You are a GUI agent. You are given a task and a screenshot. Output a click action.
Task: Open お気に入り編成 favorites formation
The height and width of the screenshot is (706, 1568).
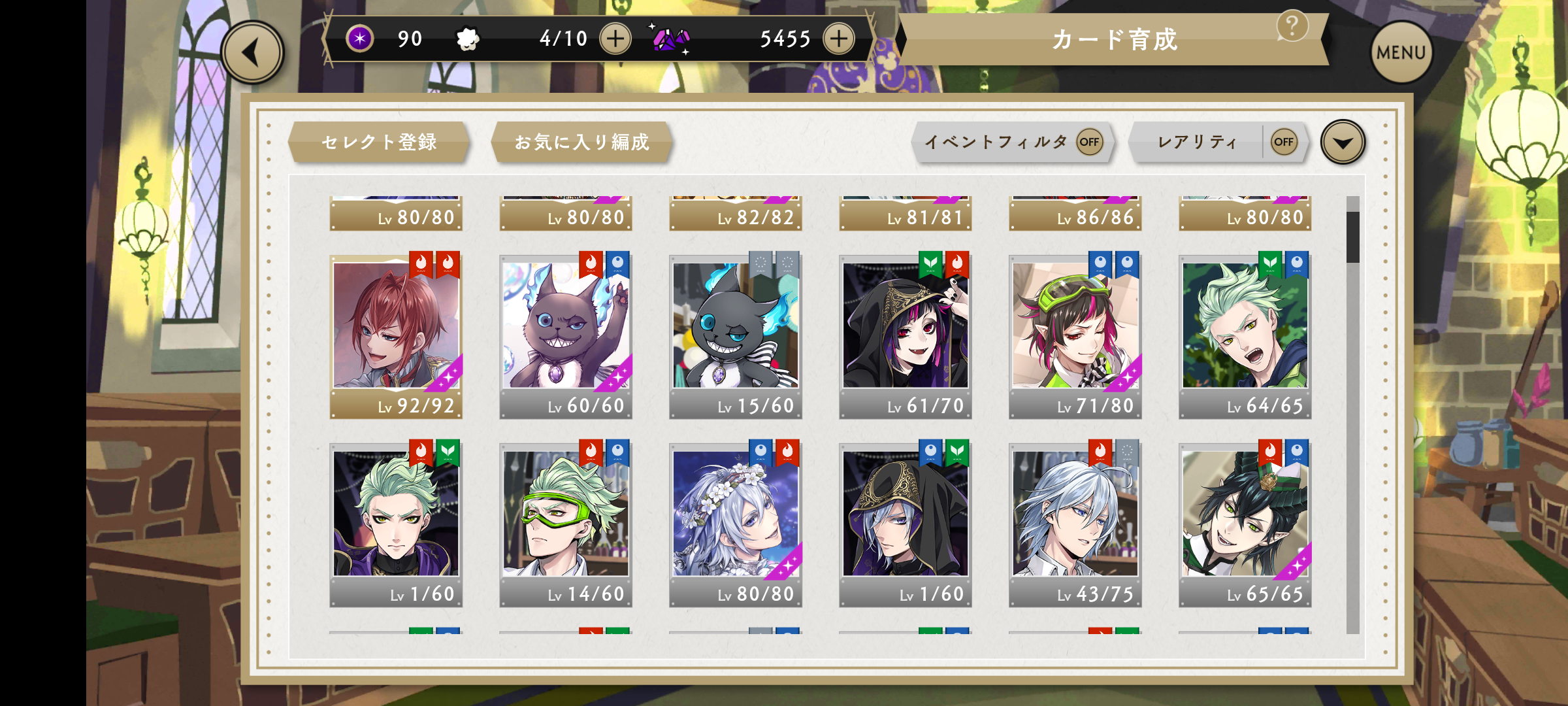581,142
